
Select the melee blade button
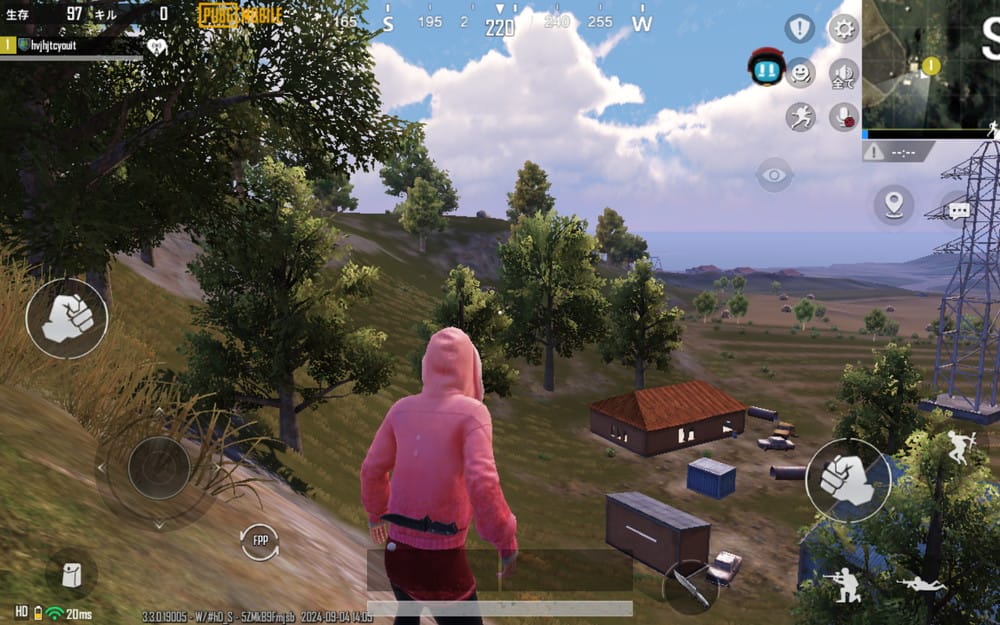(690, 586)
